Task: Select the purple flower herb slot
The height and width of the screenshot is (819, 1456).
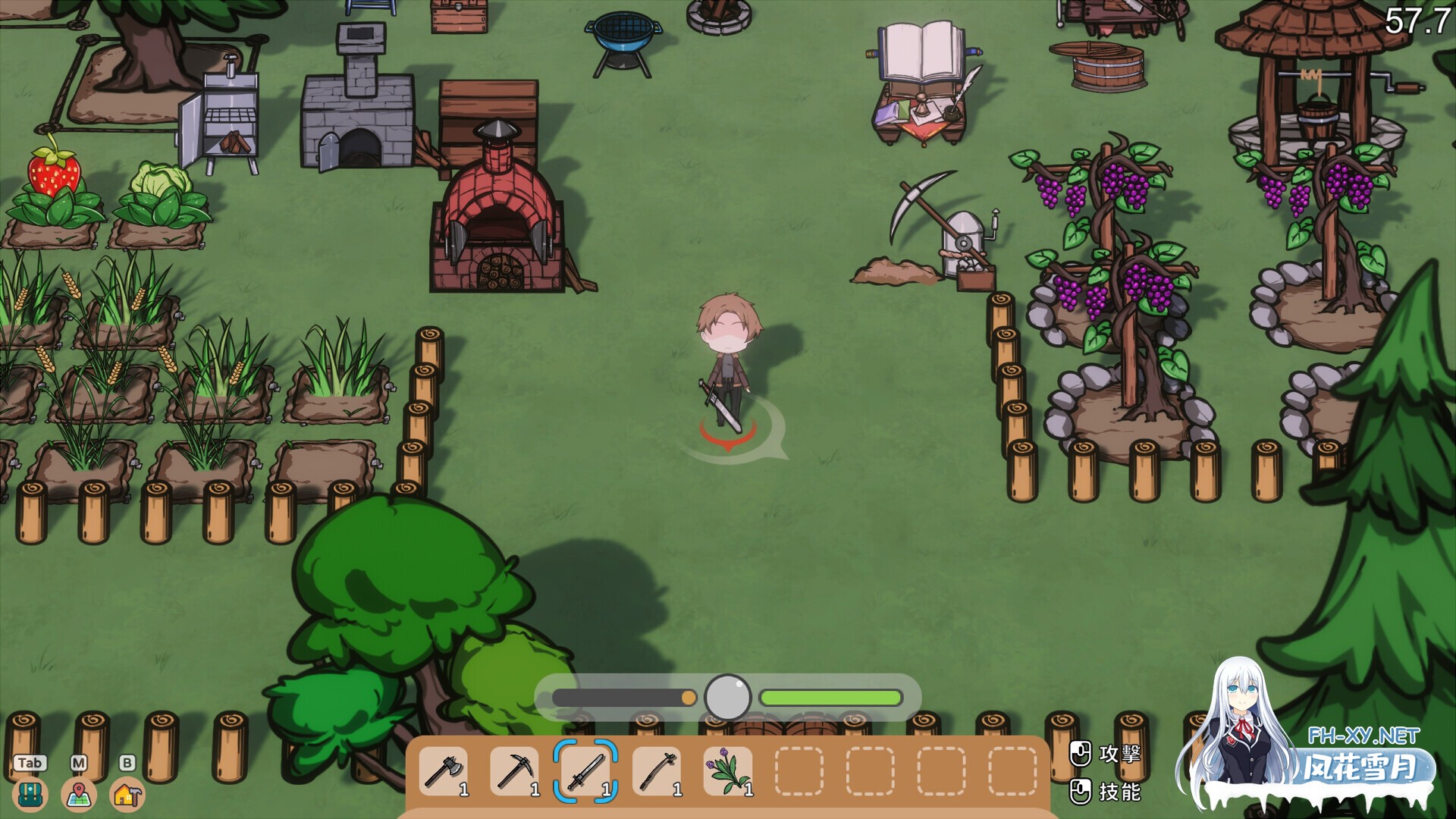Action: 728,771
